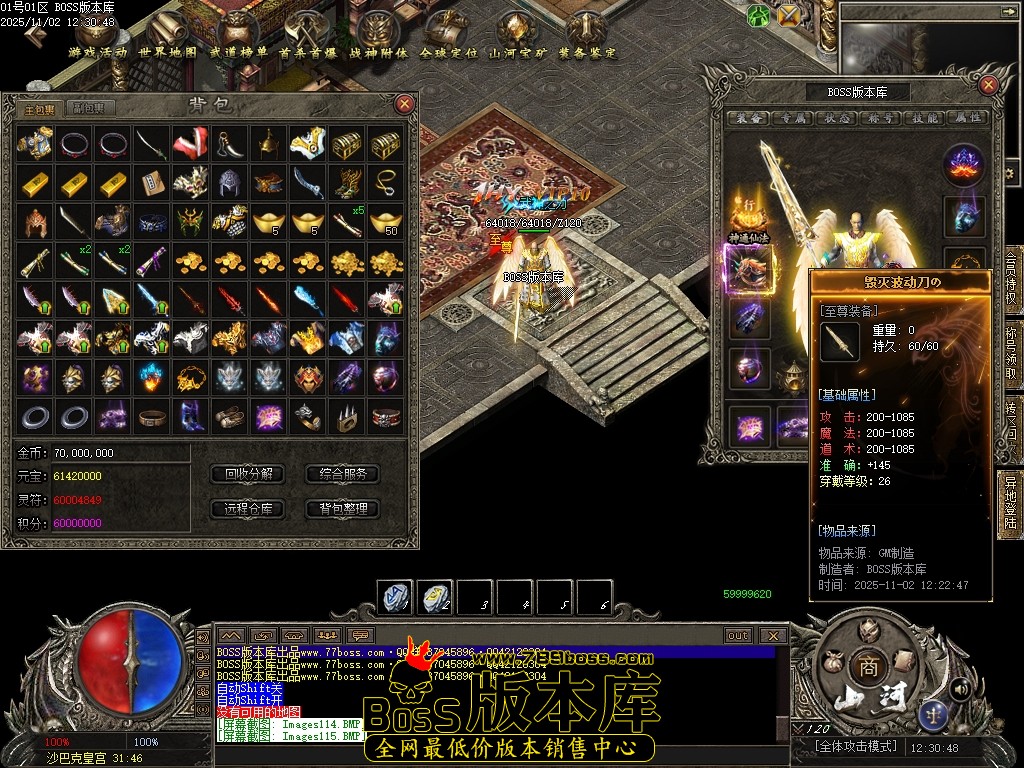Viewport: 1024px width, 768px height.
Task: Choose 装备鉴定 equipment appraisal menu
Action: (x=588, y=52)
